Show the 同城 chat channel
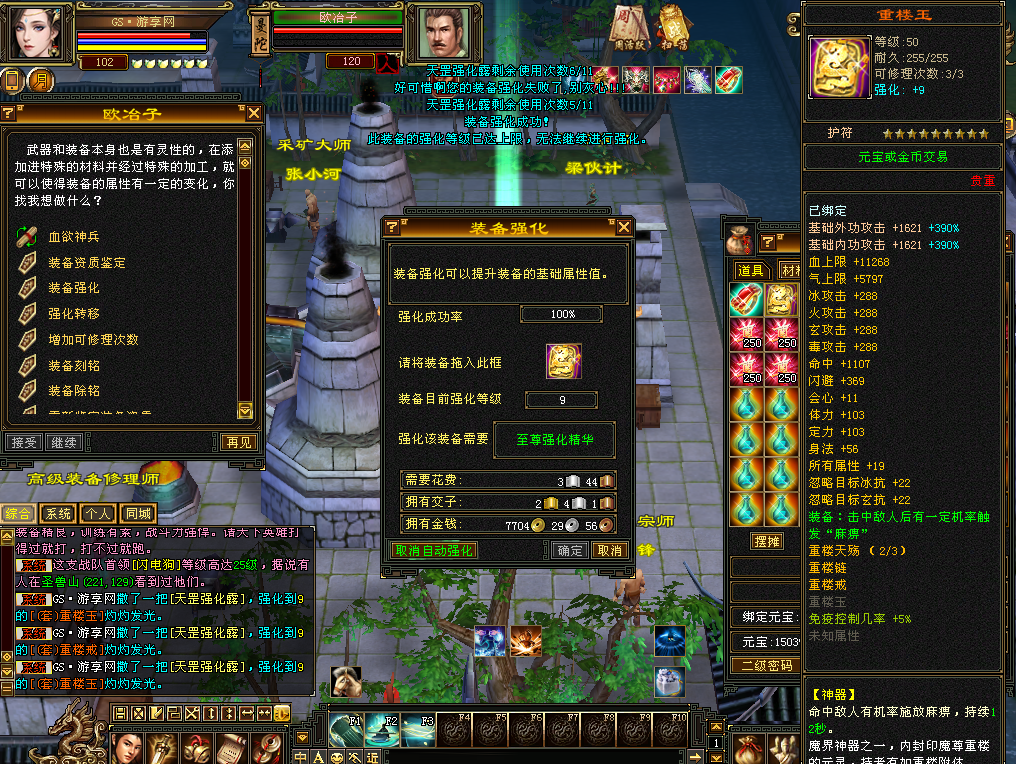The width and height of the screenshot is (1016, 764). 138,514
